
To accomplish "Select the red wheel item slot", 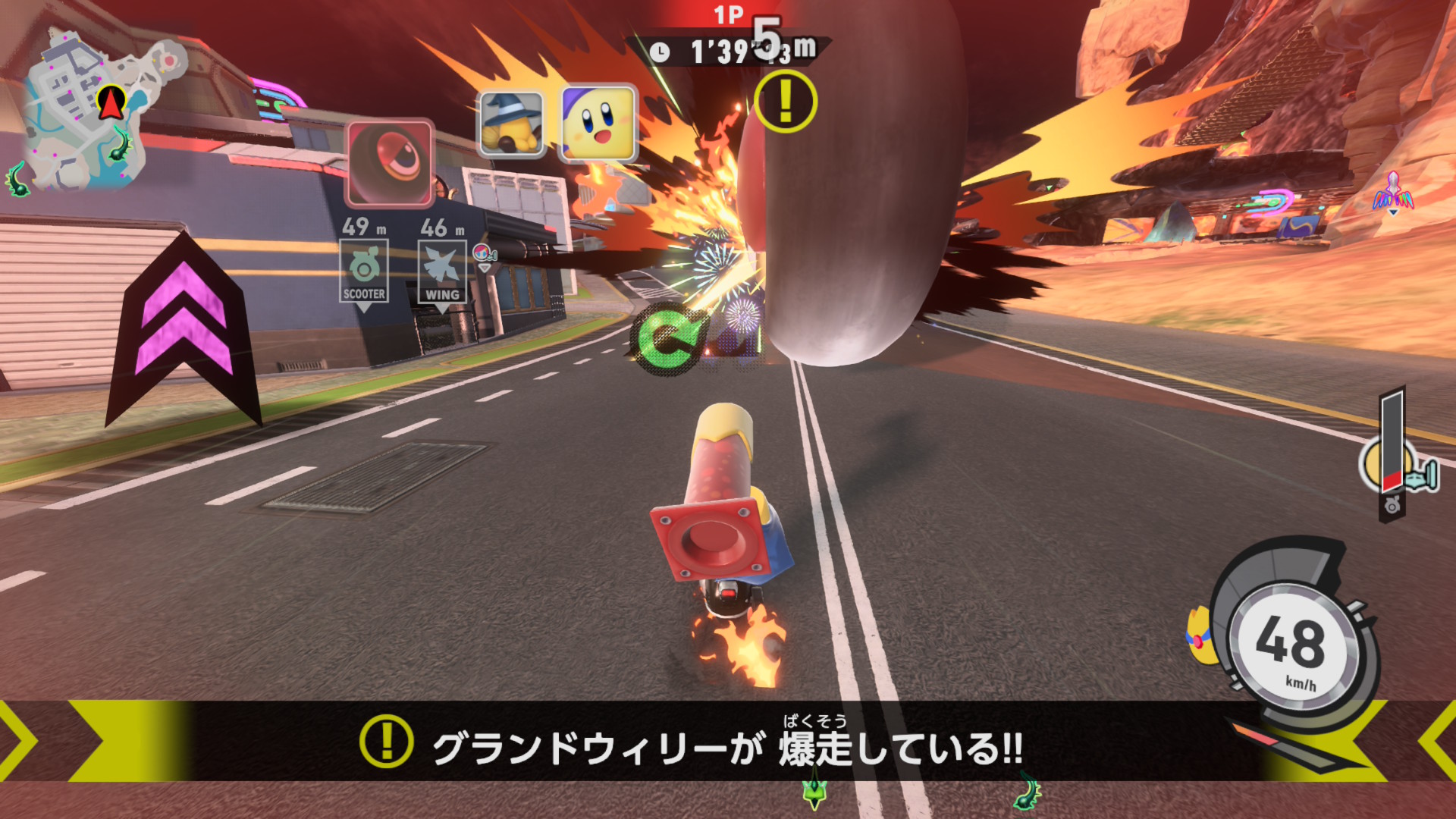I will pyautogui.click(x=390, y=163).
